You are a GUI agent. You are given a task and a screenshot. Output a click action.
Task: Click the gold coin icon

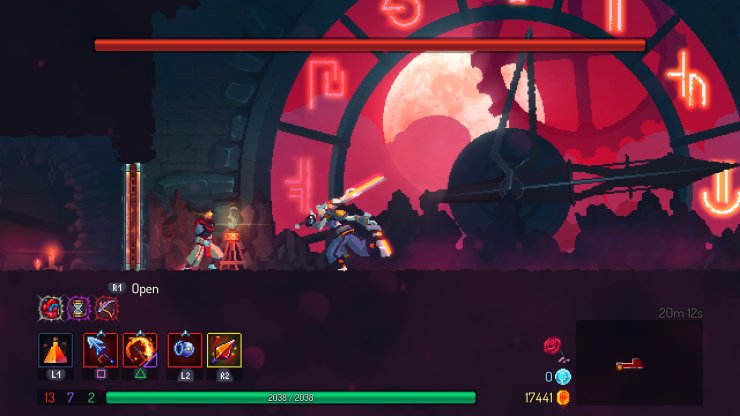563,397
